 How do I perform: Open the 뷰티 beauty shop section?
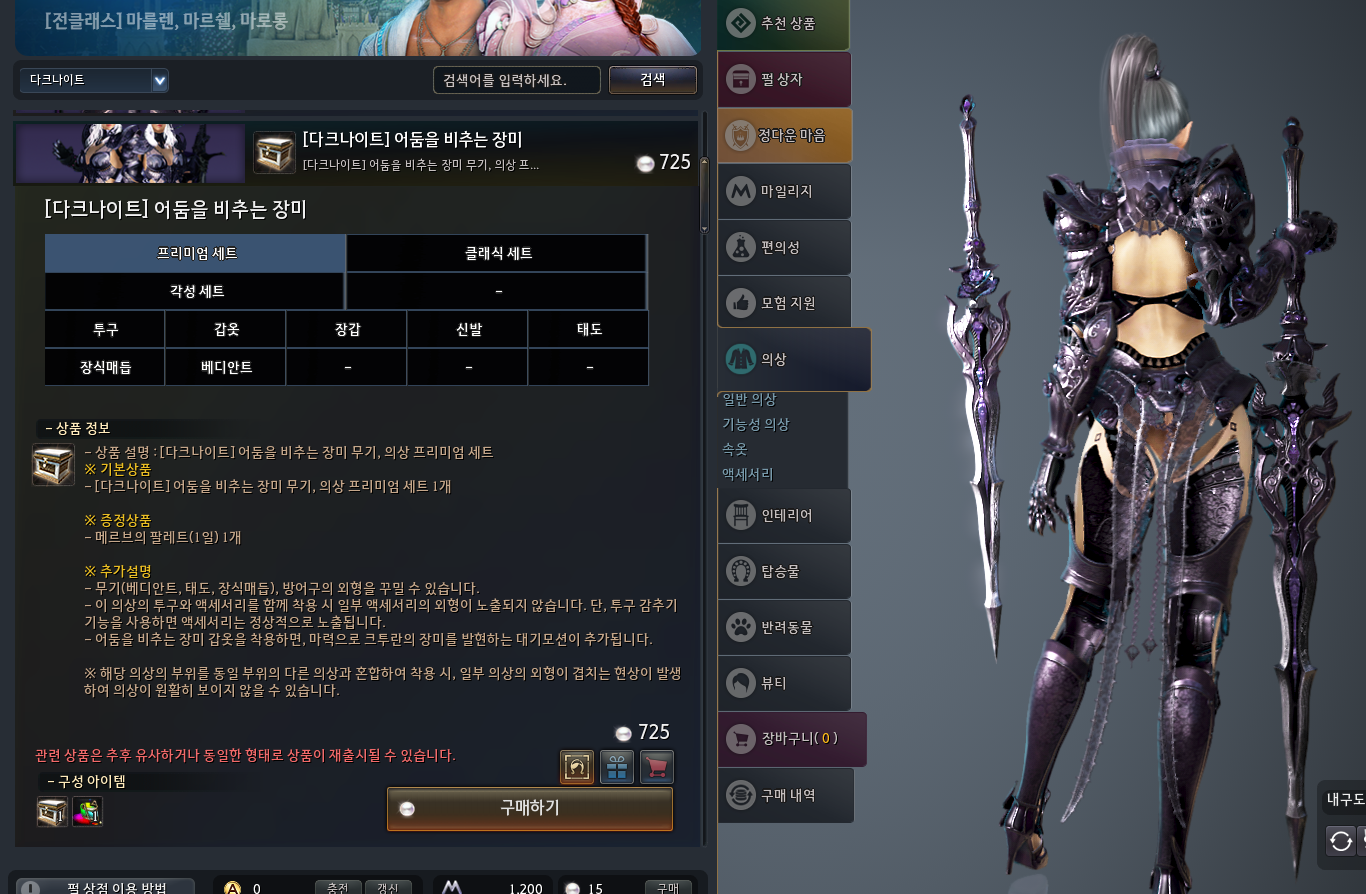click(784, 683)
